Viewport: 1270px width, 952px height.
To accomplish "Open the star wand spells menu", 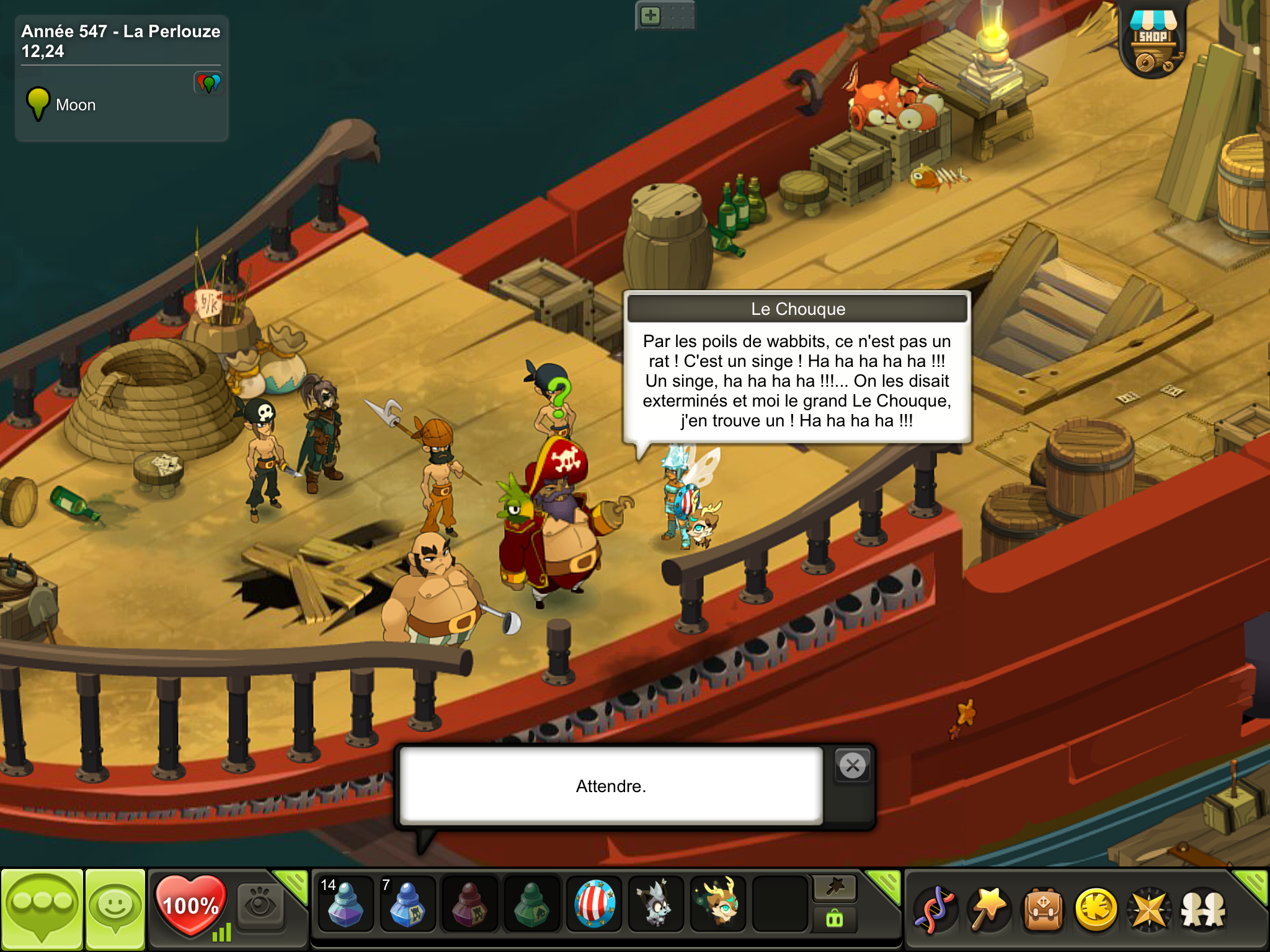I will (988, 910).
